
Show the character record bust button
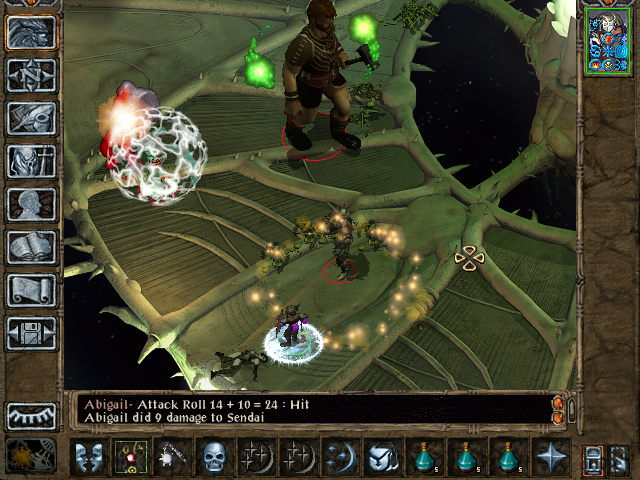tap(31, 205)
